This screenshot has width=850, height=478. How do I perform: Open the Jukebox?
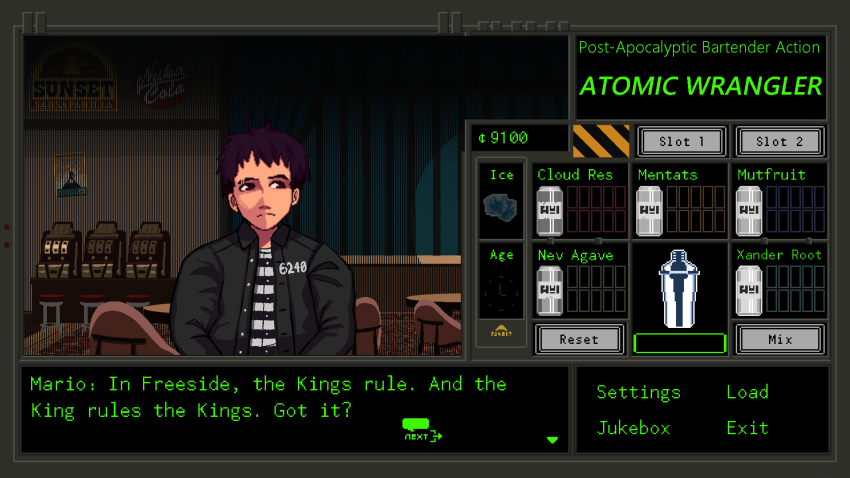tap(633, 428)
